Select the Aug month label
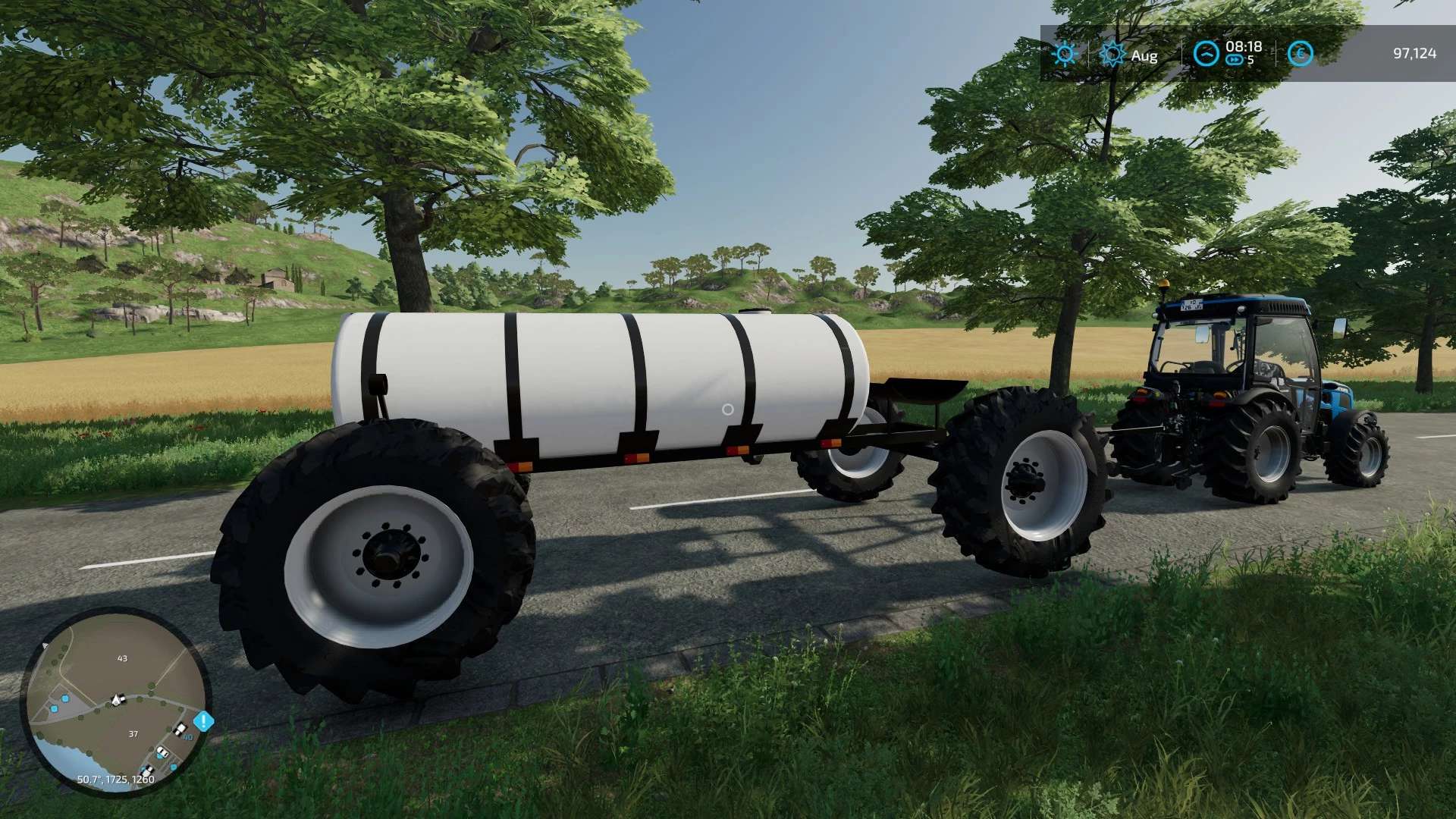1456x819 pixels. pyautogui.click(x=1144, y=55)
